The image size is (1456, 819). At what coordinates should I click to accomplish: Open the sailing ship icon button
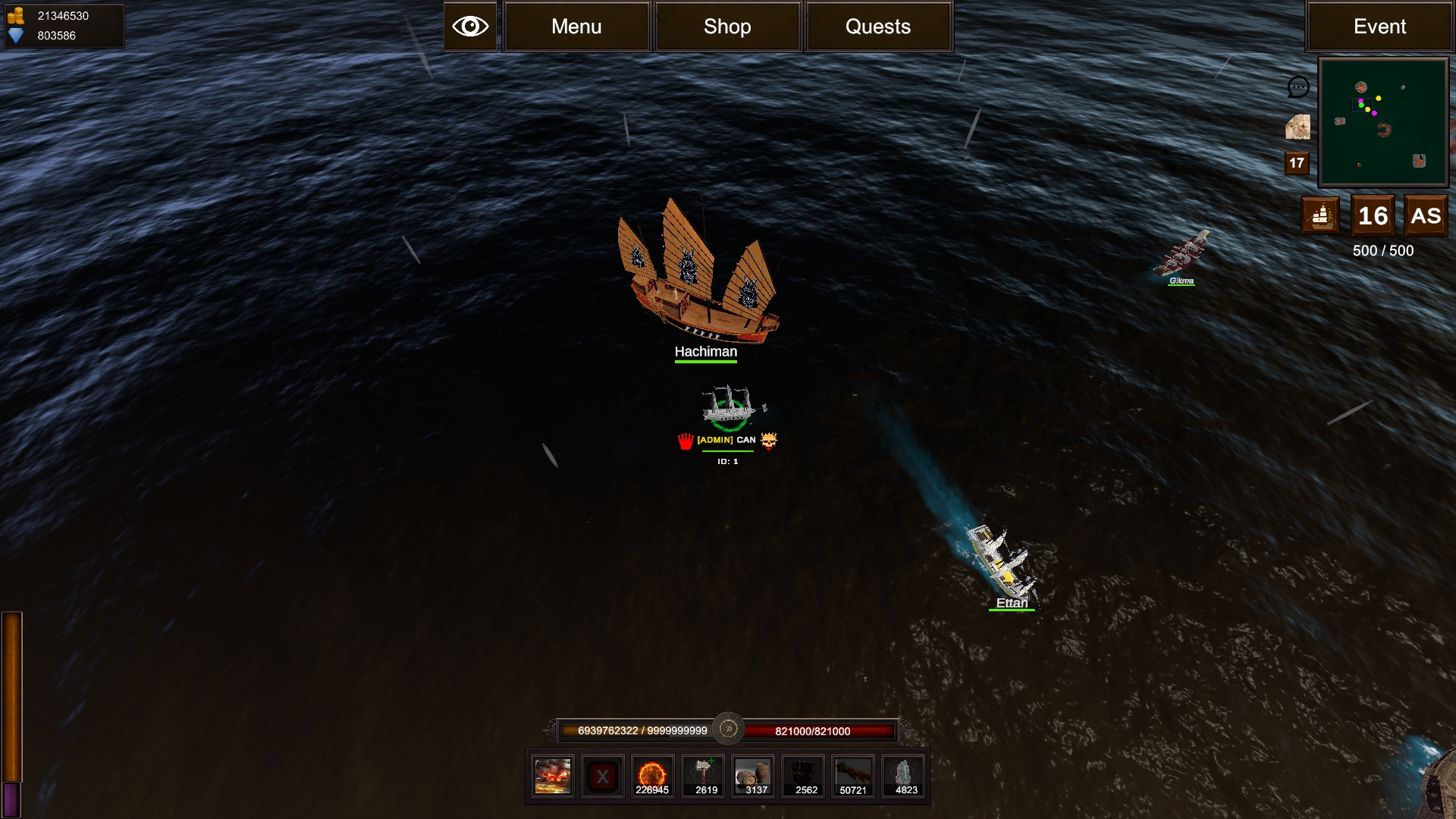coord(1321,216)
